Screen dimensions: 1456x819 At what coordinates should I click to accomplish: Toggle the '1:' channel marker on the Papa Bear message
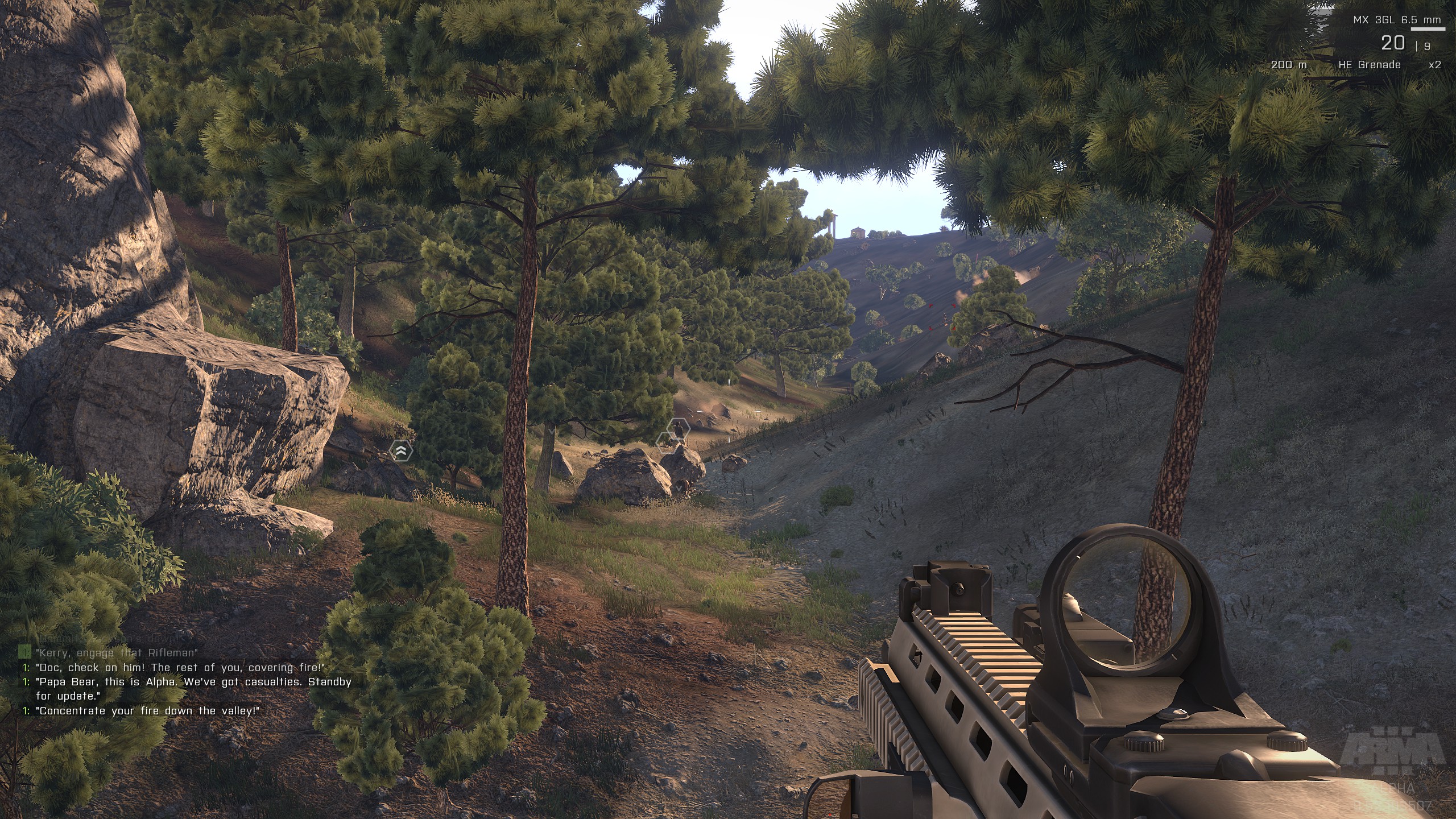tap(26, 681)
